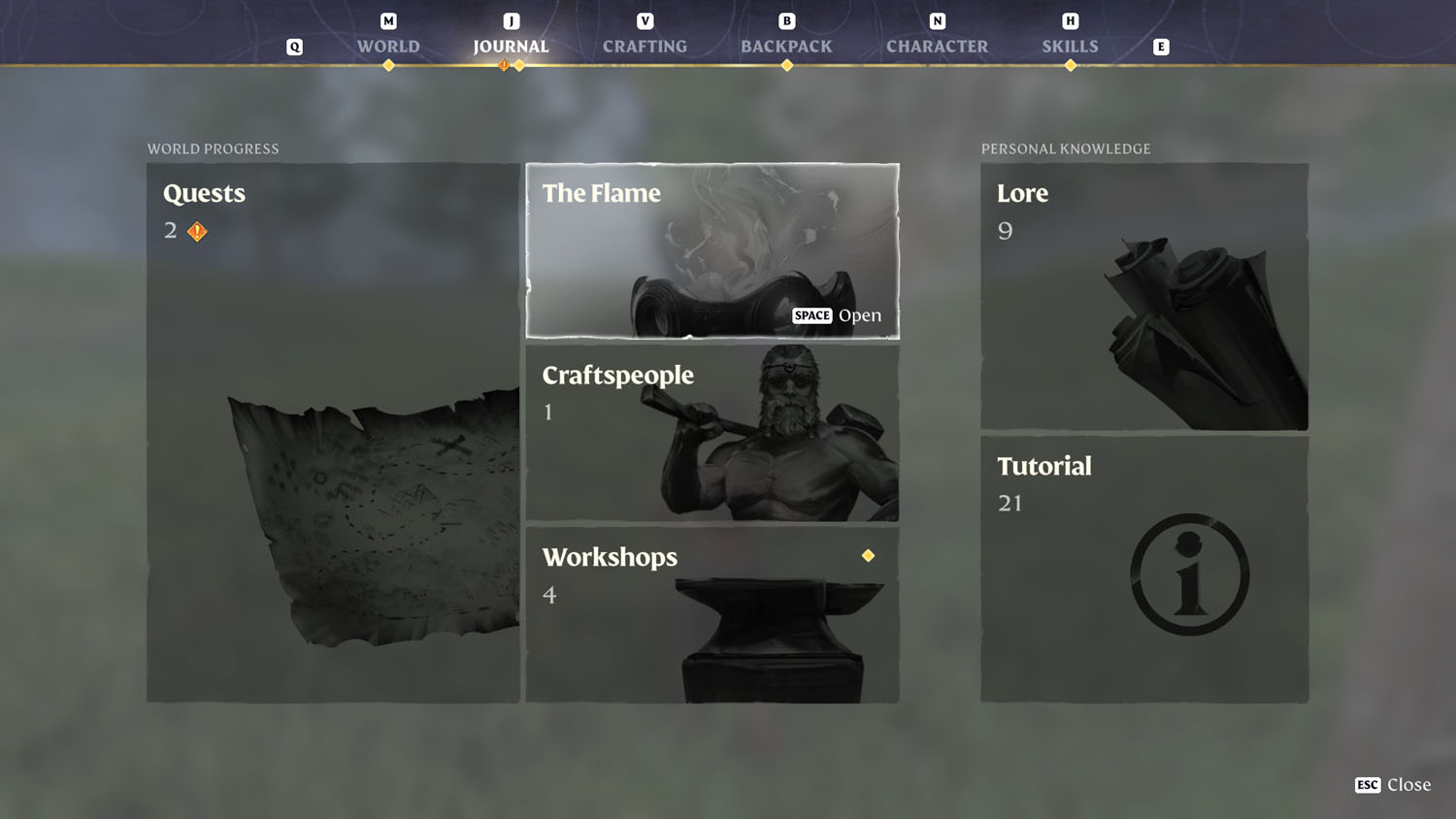
Task: Choose the Workshops tile
Action: (x=711, y=614)
